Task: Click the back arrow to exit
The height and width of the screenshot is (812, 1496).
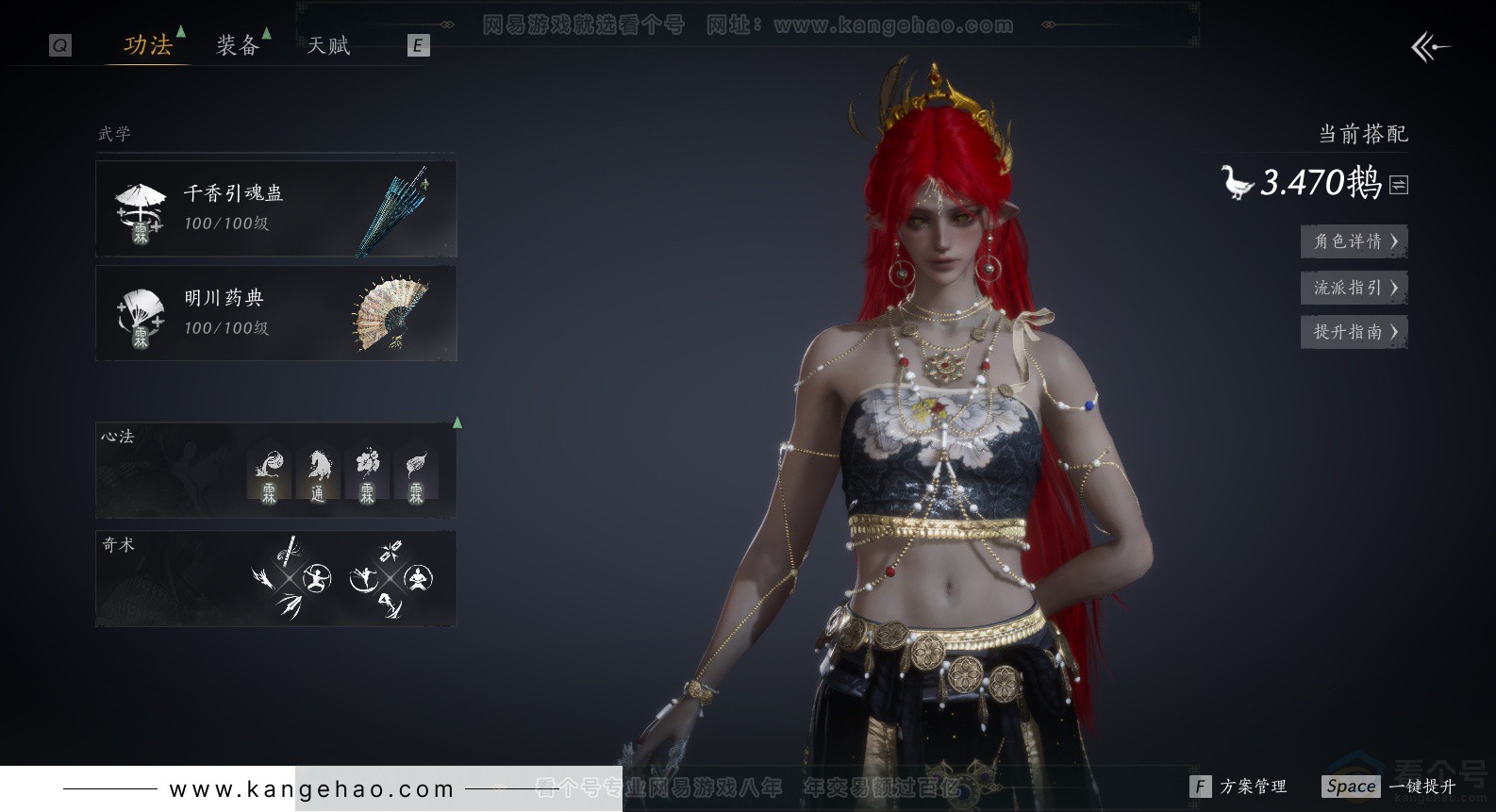Action: coord(1429,47)
